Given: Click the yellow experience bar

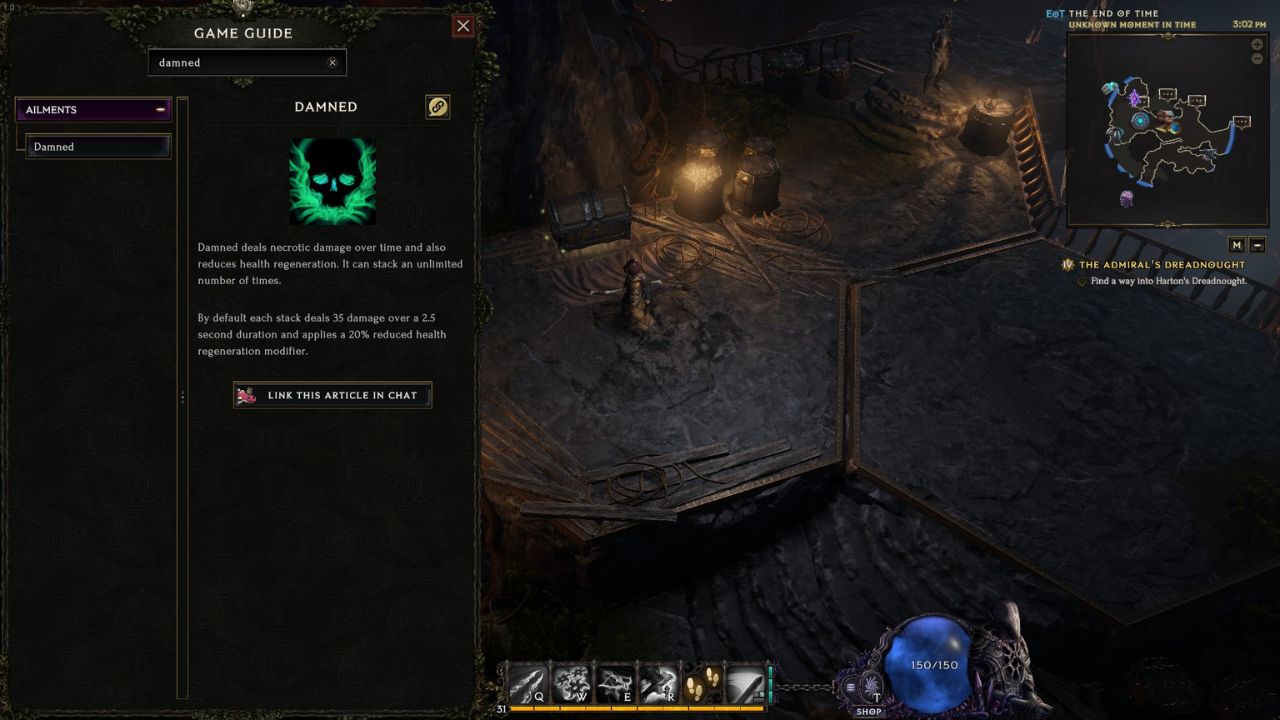Looking at the screenshot, I should 640,707.
